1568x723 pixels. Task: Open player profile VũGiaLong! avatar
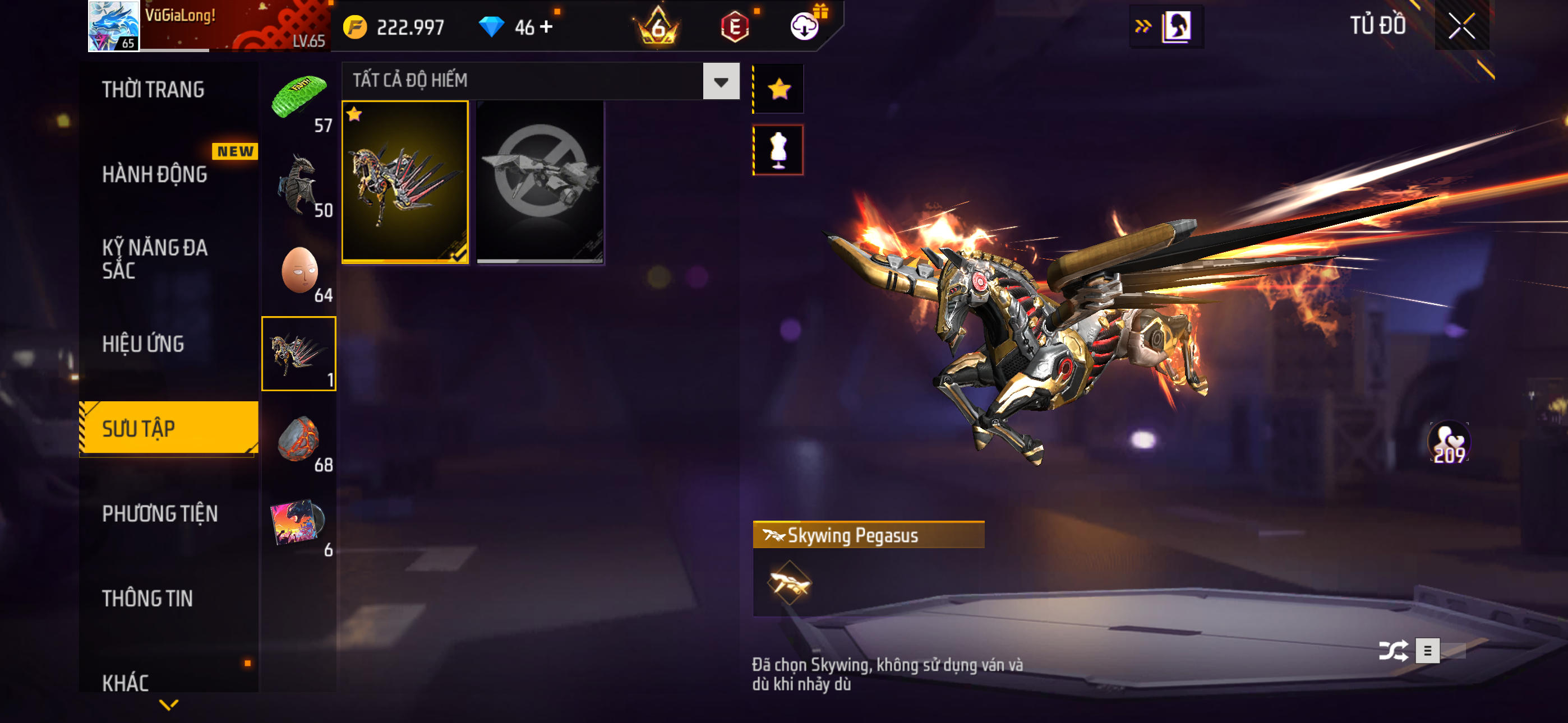[114, 26]
